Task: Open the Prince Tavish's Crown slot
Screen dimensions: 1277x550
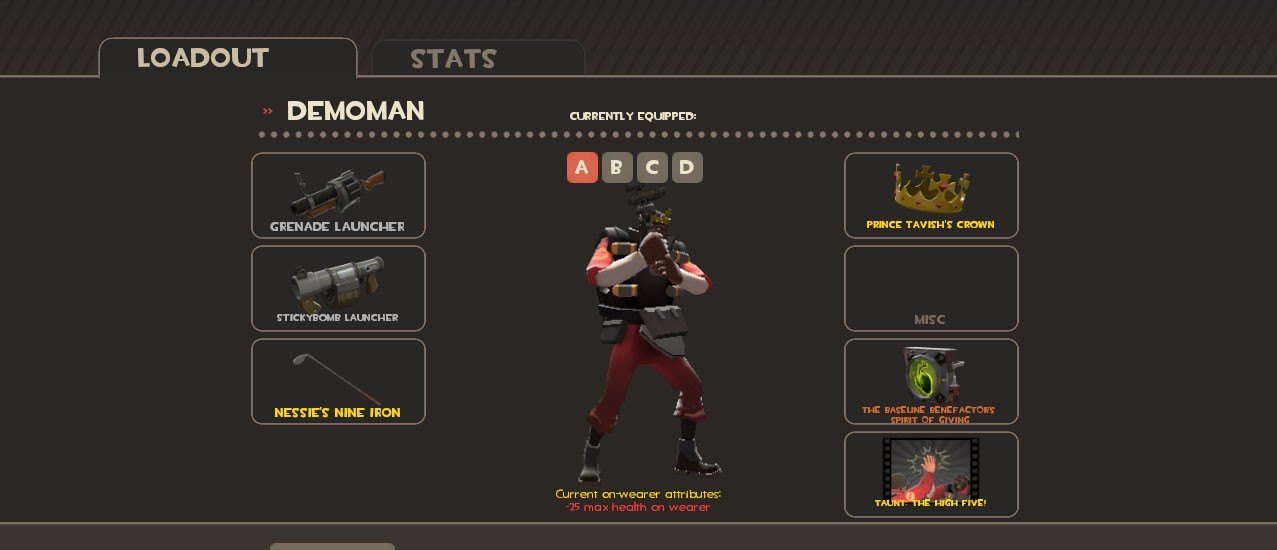Action: coord(931,195)
